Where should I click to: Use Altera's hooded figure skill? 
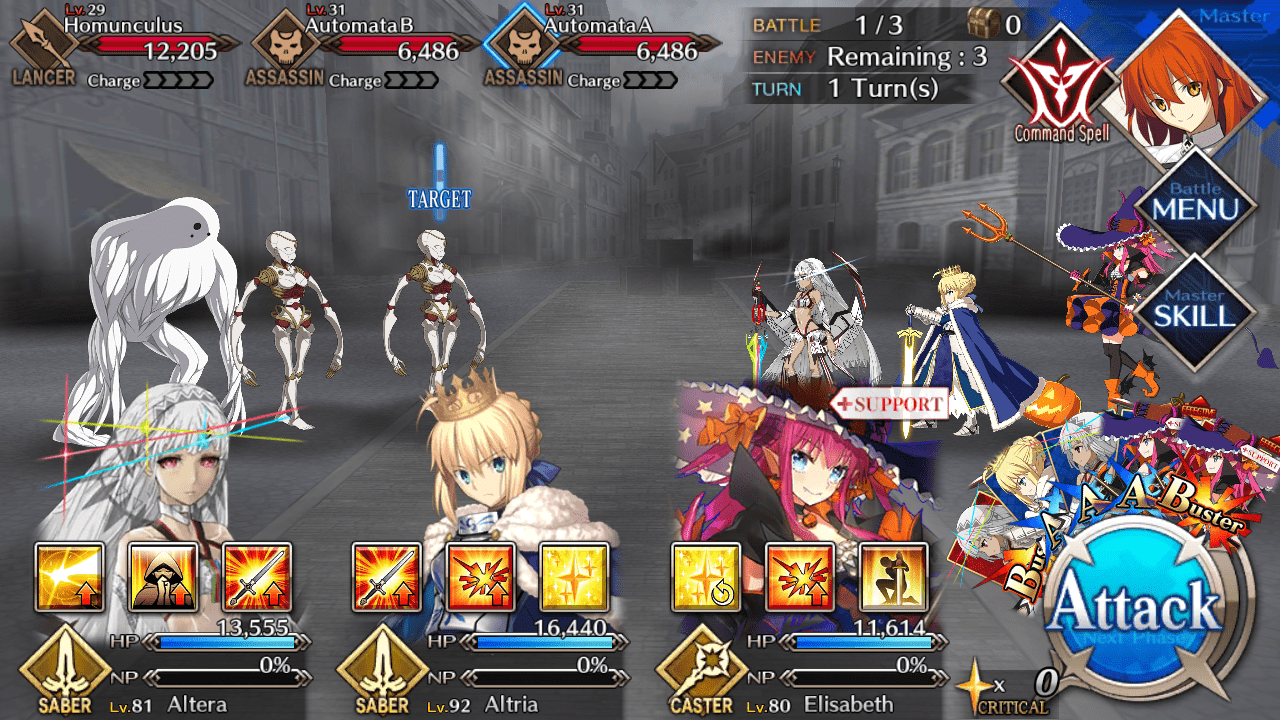coord(163,577)
